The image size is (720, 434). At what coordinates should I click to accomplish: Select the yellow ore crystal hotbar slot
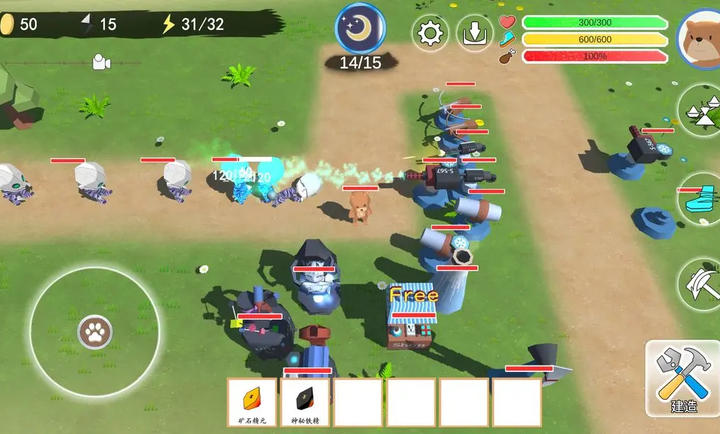(252, 402)
